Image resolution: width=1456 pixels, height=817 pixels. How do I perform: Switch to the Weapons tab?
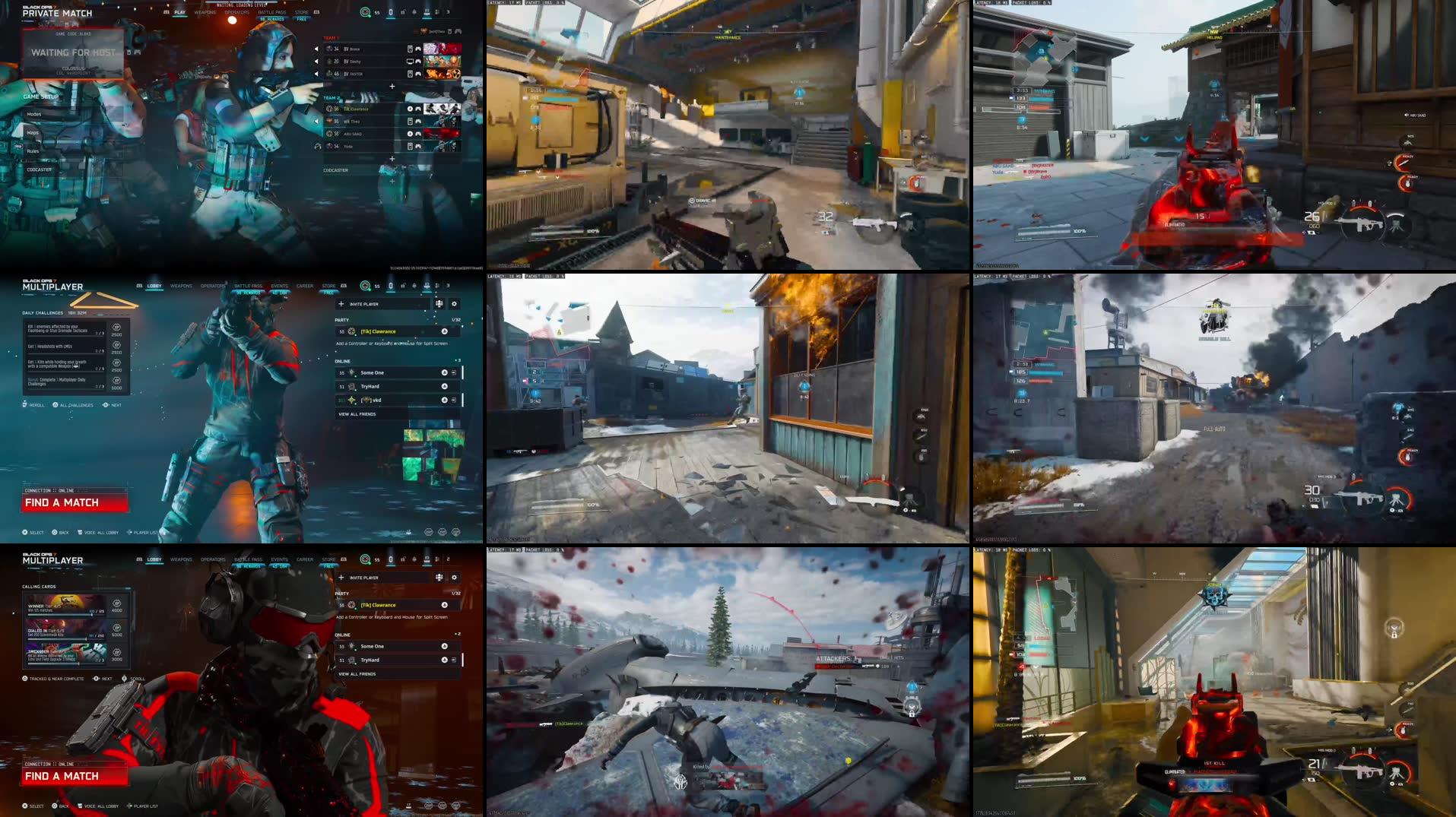click(x=205, y=12)
